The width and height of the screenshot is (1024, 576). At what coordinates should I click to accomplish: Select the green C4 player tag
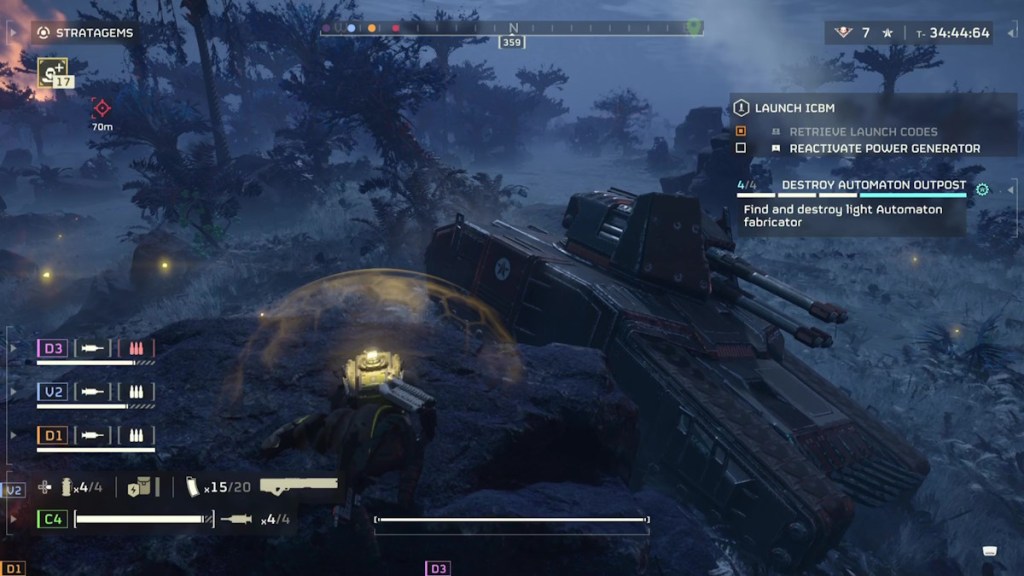tap(52, 519)
